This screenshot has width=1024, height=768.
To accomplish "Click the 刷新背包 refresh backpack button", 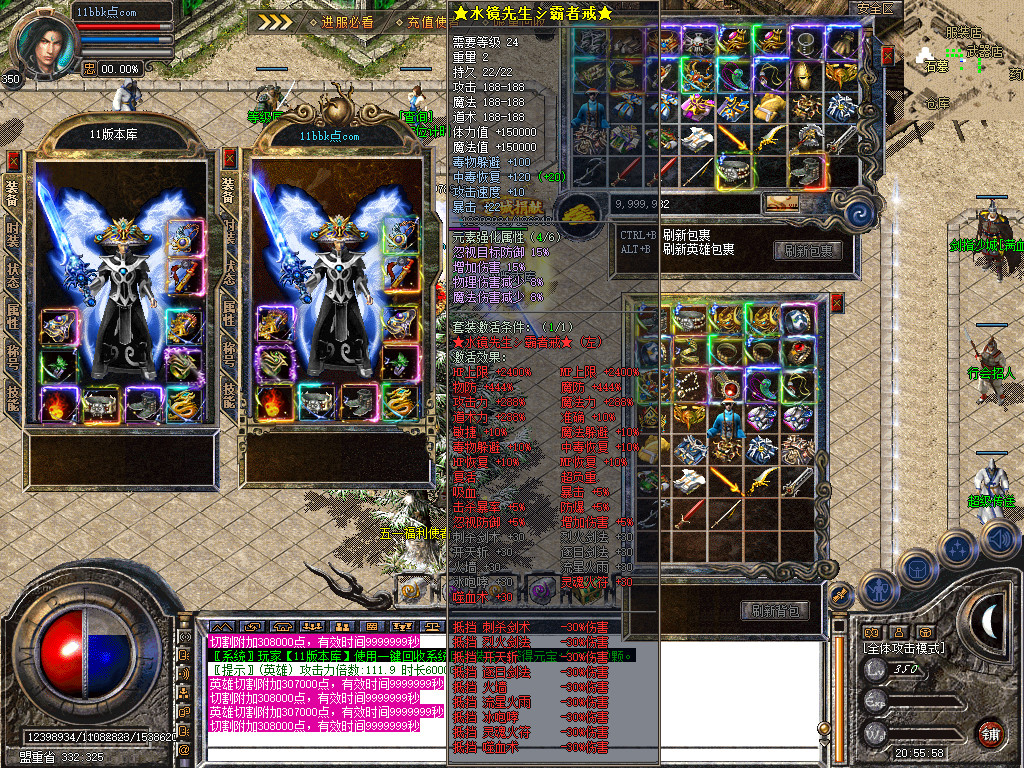I will [x=775, y=610].
